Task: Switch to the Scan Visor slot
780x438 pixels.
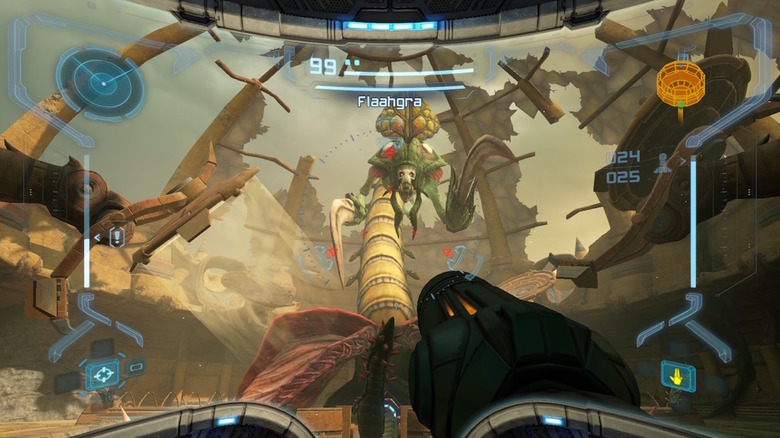Action: click(100, 347)
